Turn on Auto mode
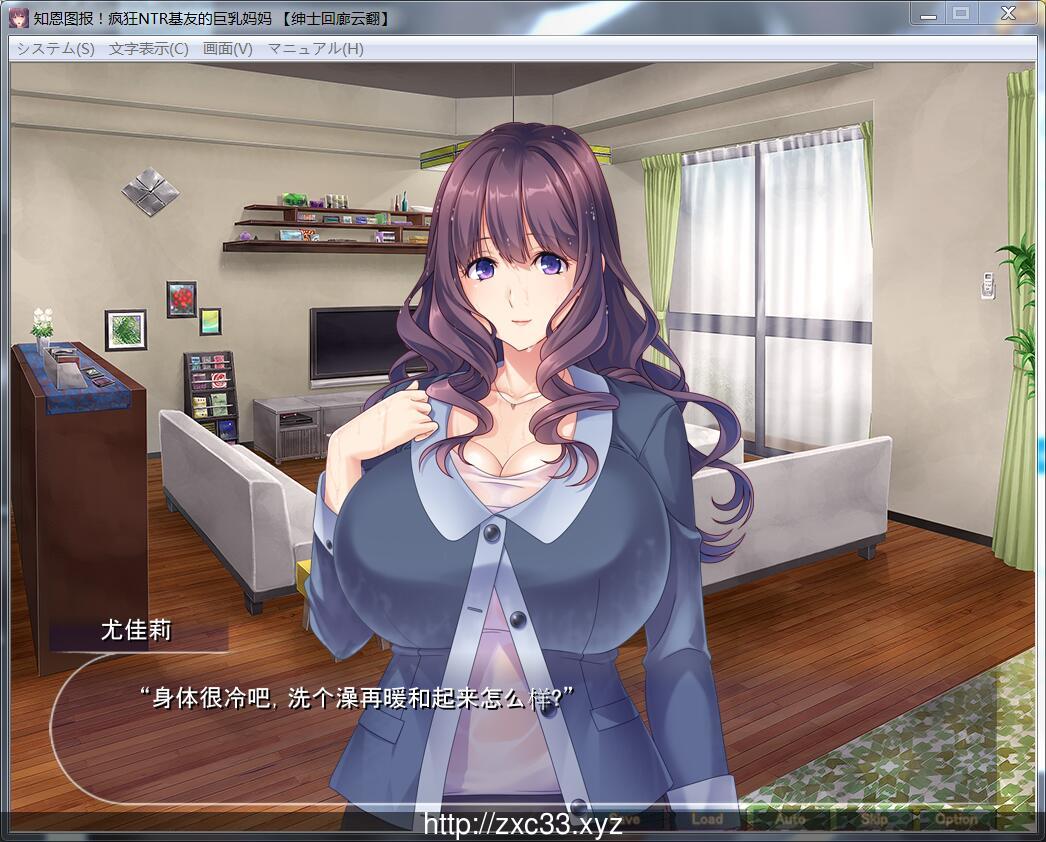Image resolution: width=1046 pixels, height=842 pixels. pos(790,819)
